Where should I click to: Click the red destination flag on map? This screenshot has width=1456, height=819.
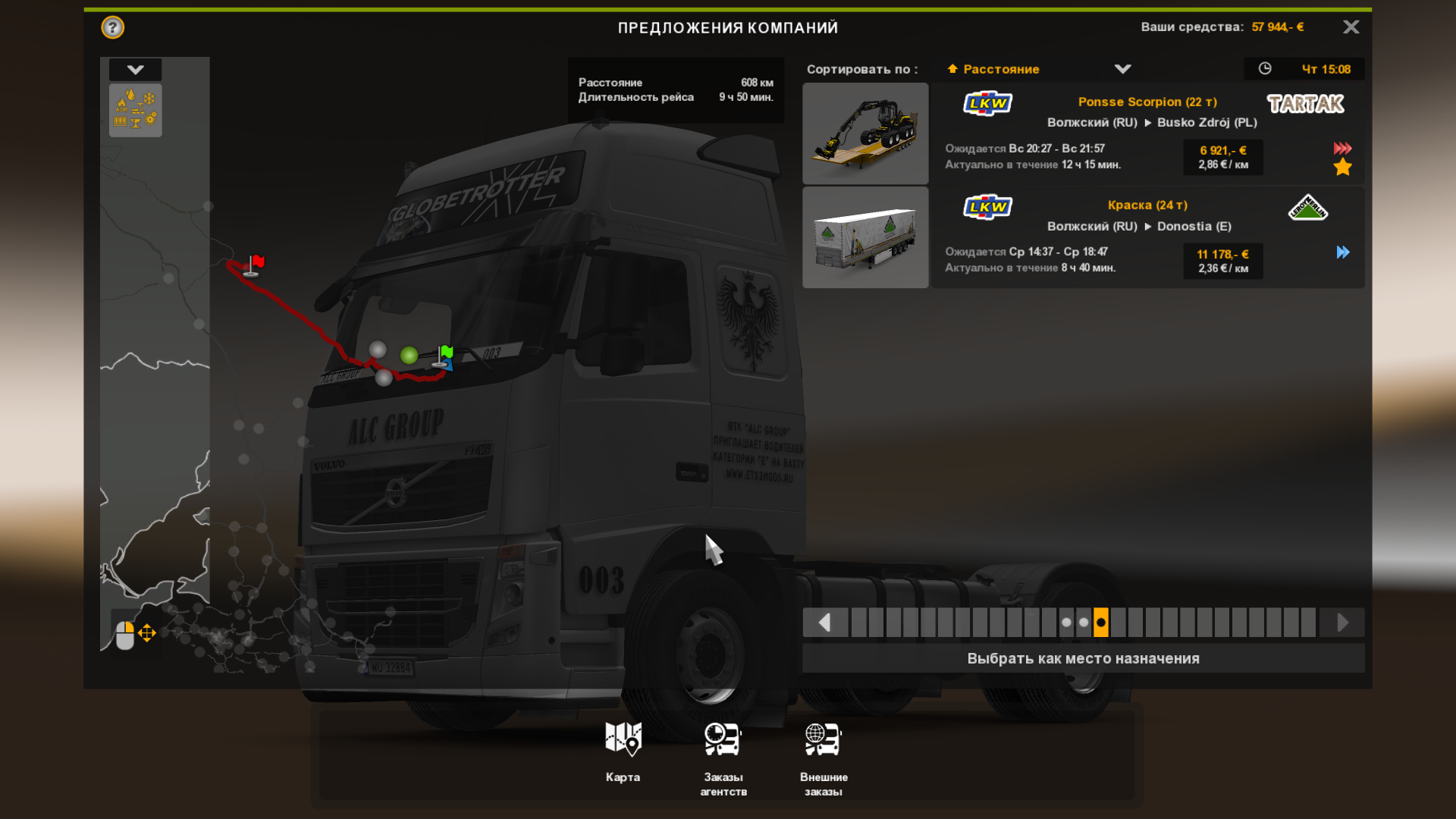tap(255, 264)
